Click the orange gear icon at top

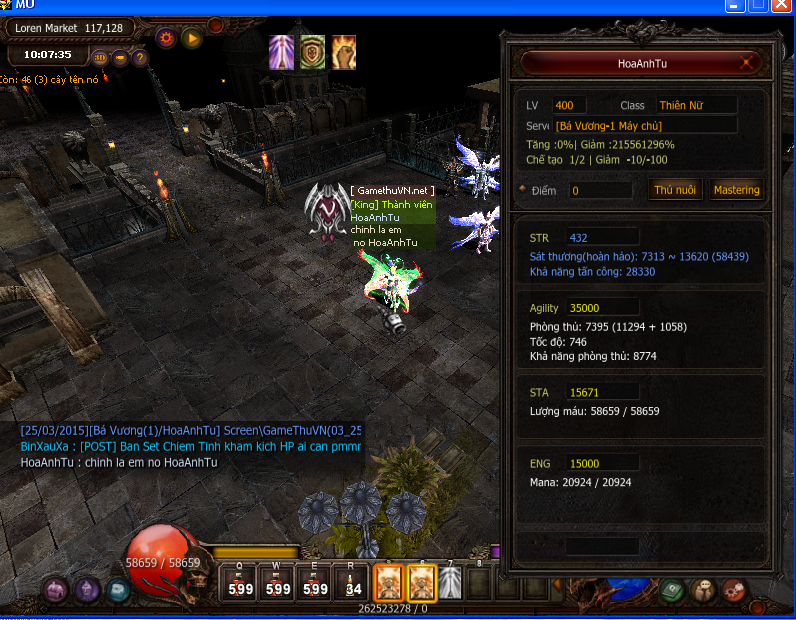point(166,39)
